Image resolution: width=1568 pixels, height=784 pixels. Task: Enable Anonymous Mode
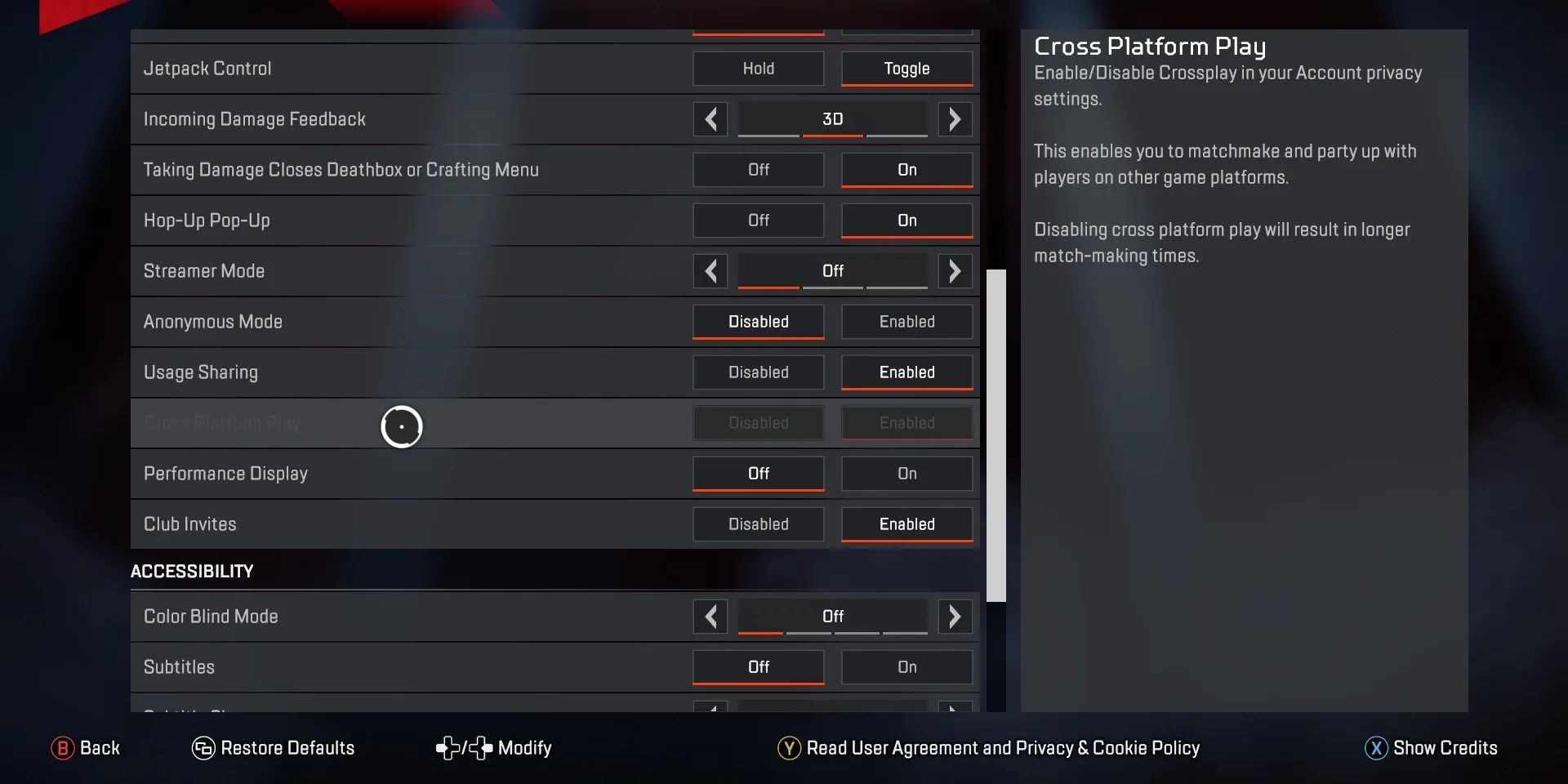(x=906, y=321)
